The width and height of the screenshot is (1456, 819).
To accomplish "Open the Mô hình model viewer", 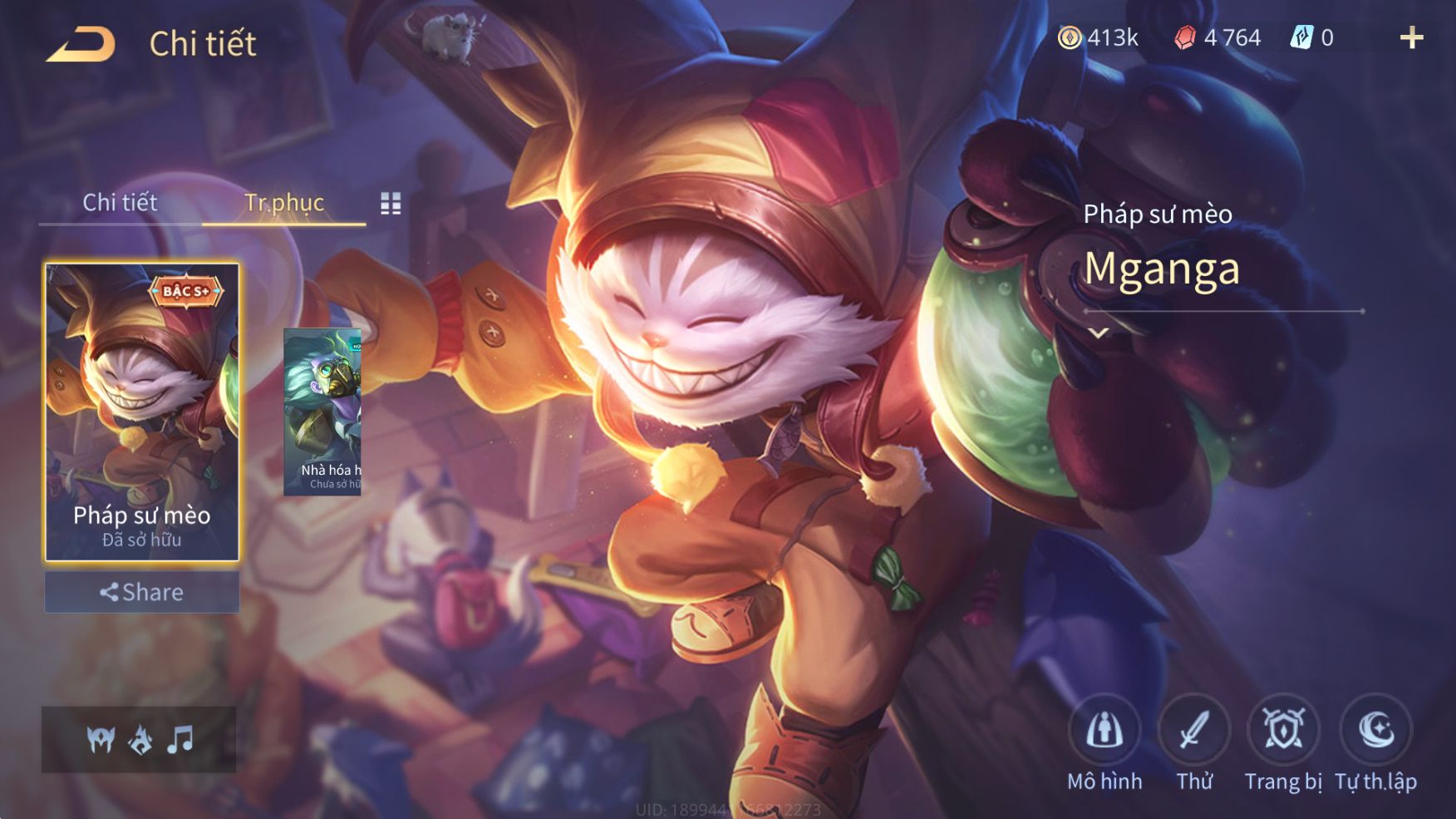I will coord(1104,730).
